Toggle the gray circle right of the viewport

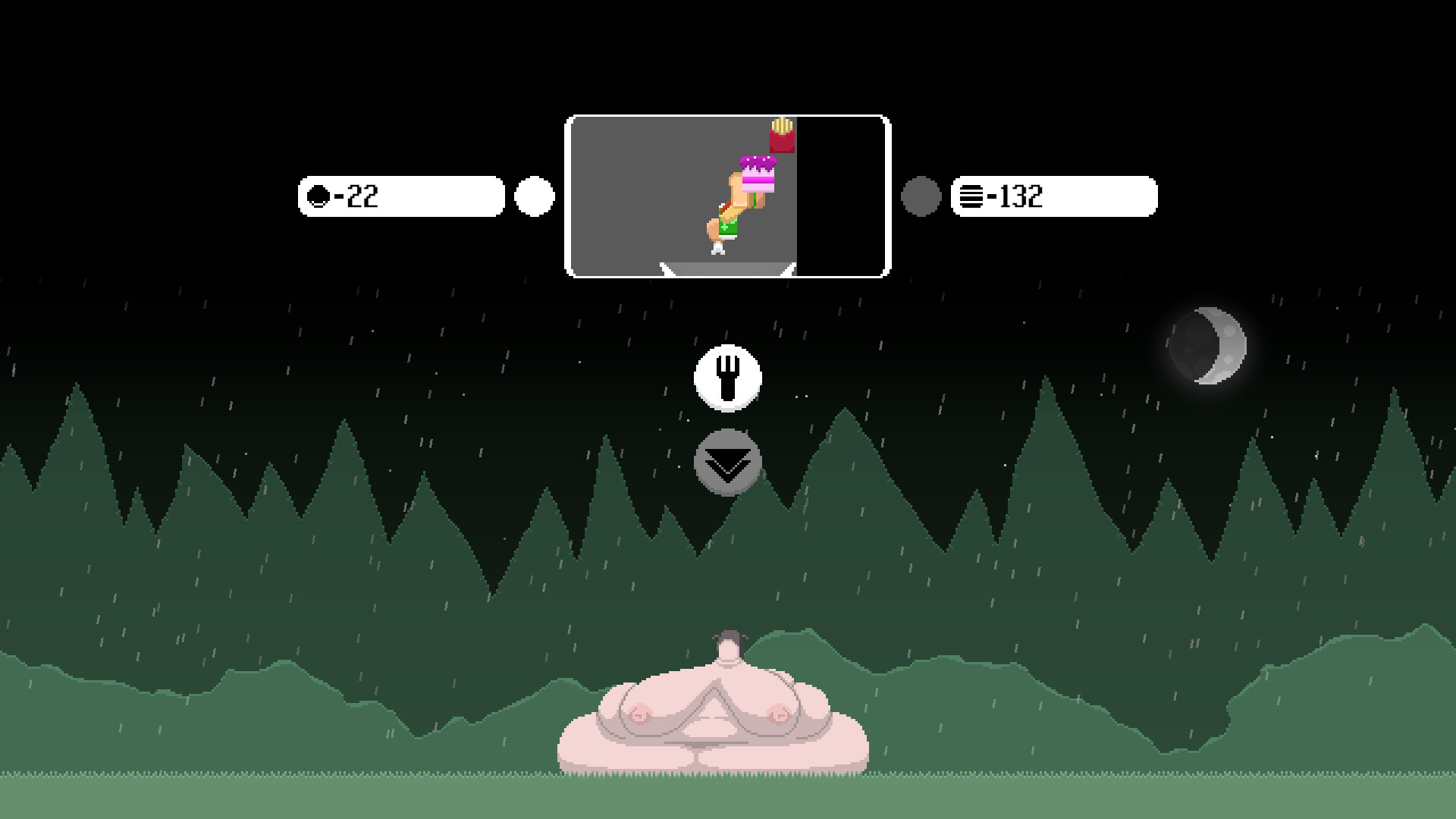921,196
